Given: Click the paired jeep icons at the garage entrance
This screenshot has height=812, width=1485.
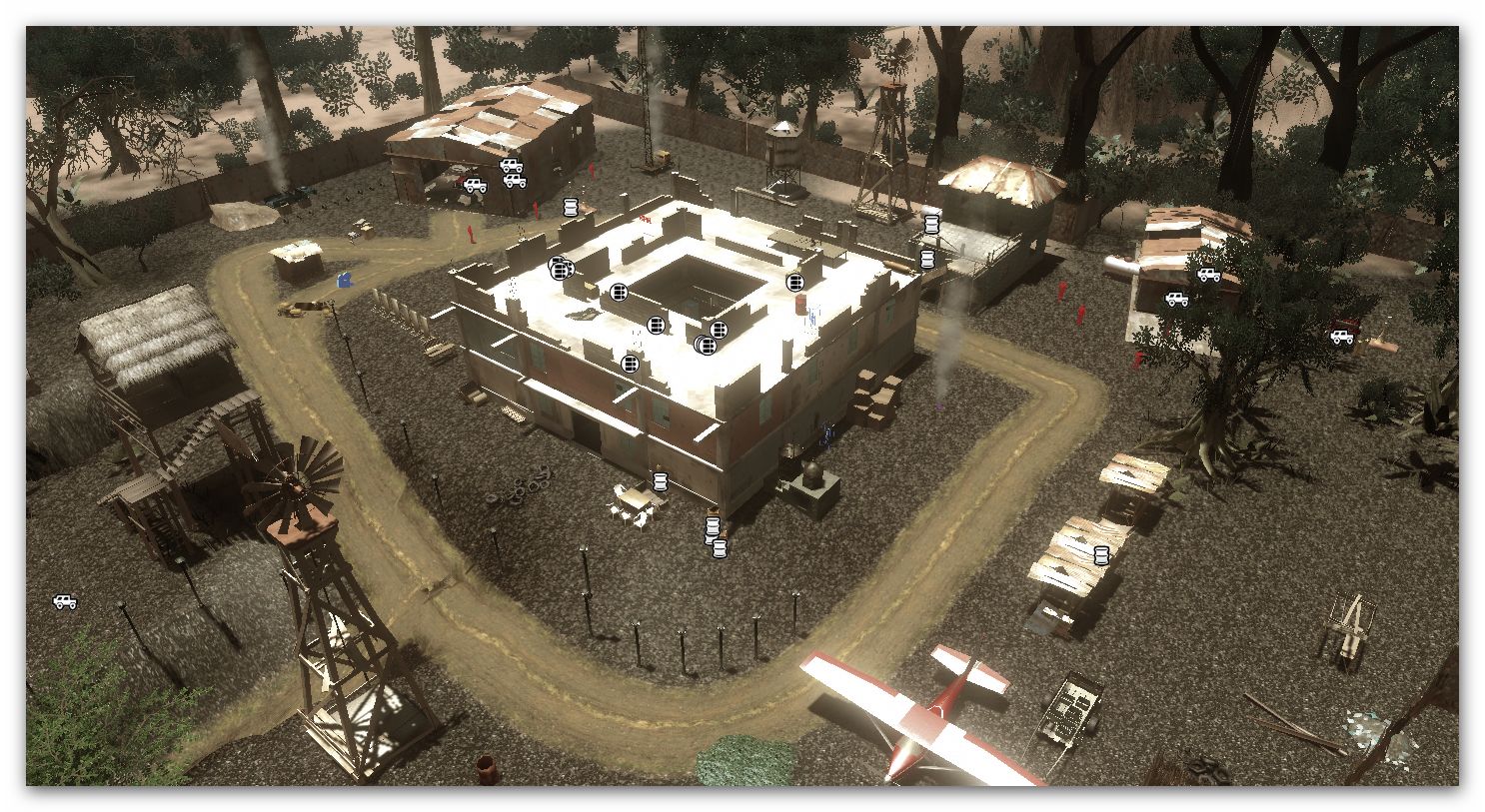Looking at the screenshot, I should pos(513,172).
